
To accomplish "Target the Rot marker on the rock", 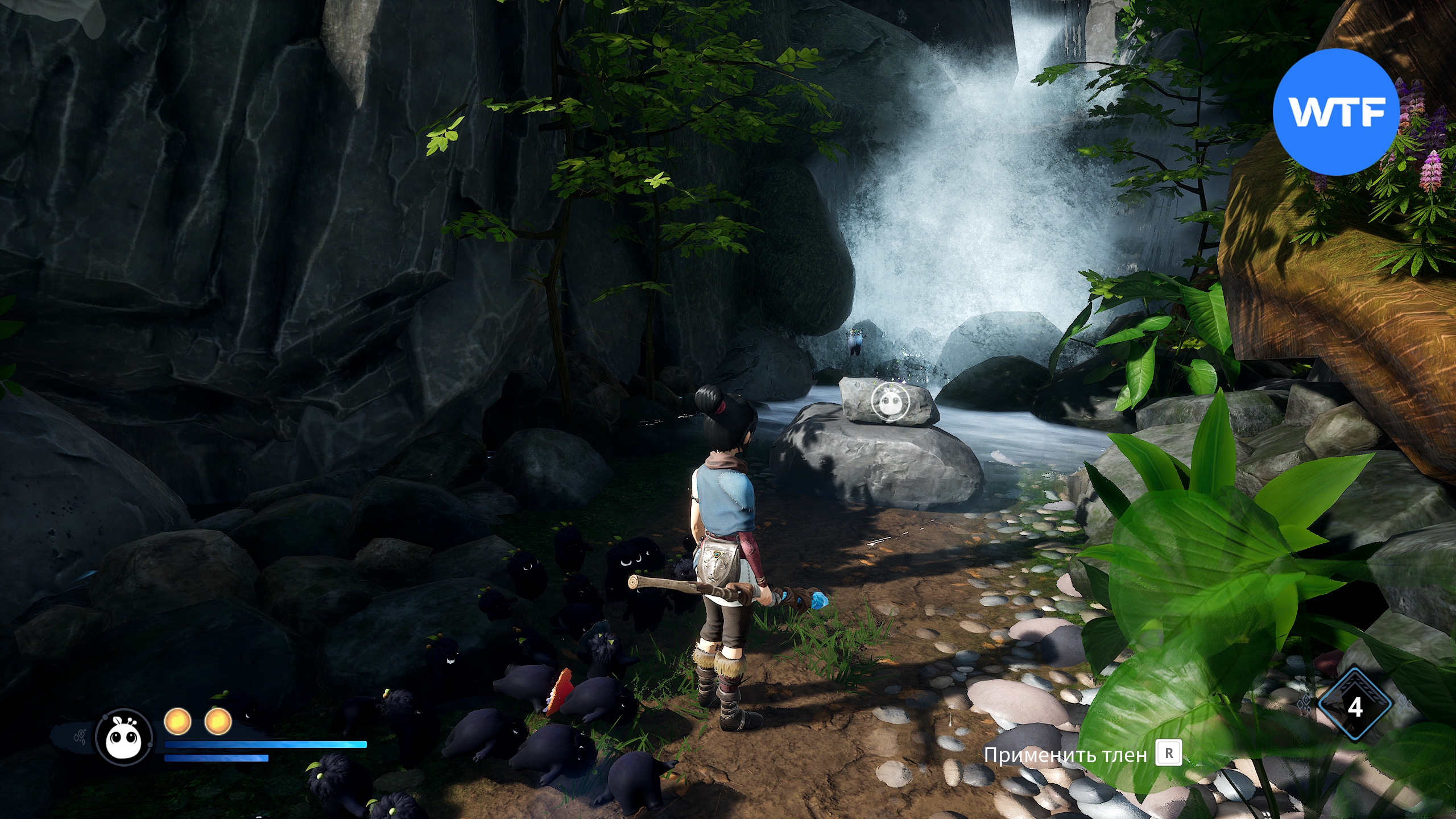I will tap(890, 403).
